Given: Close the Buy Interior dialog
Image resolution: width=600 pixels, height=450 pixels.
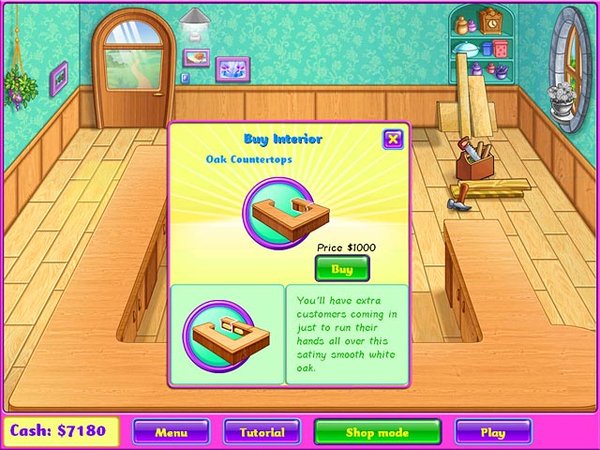Looking at the screenshot, I should pyautogui.click(x=393, y=139).
